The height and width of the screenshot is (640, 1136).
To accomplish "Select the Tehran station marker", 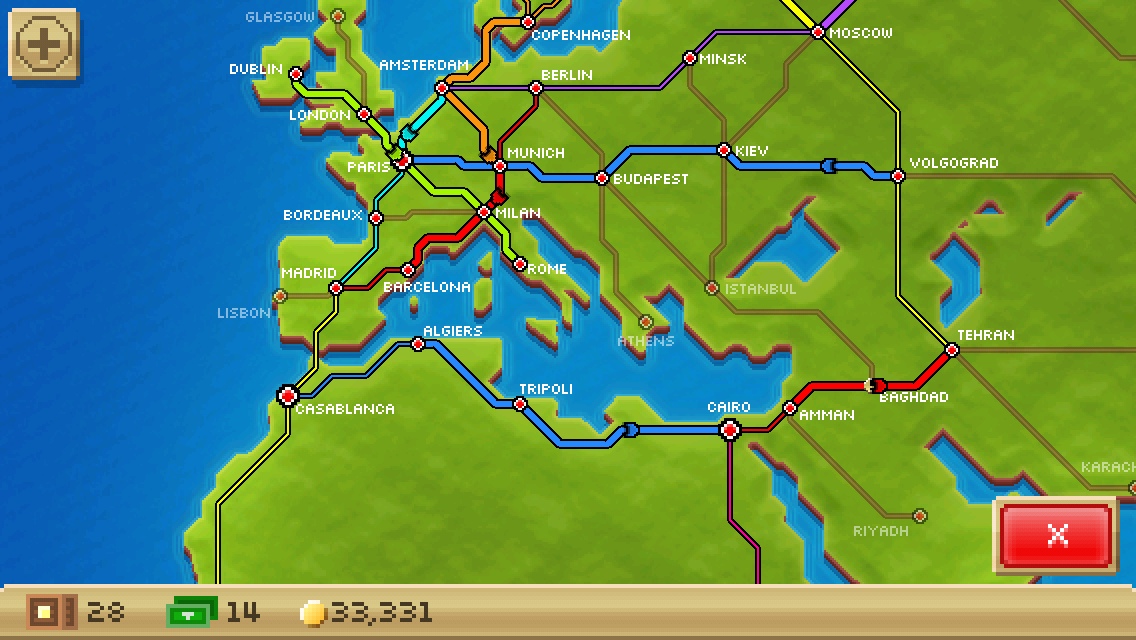I will pos(952,350).
